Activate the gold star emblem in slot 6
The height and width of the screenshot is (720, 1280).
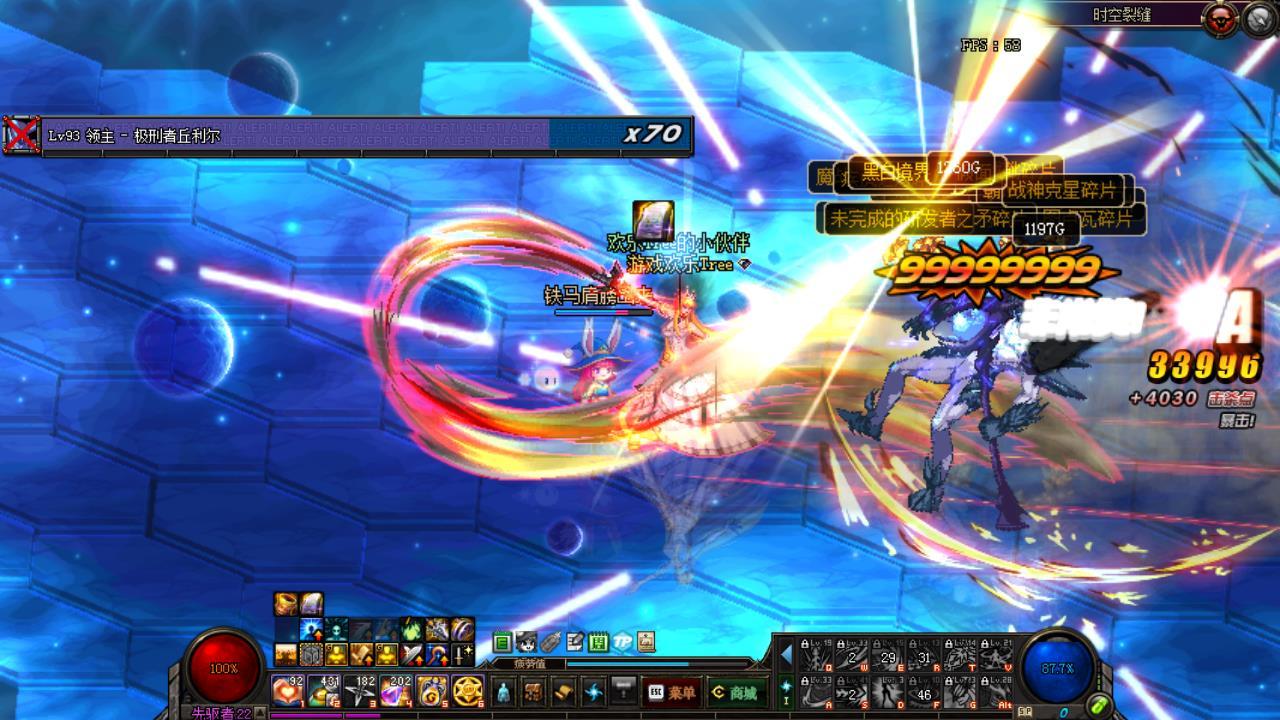(467, 690)
